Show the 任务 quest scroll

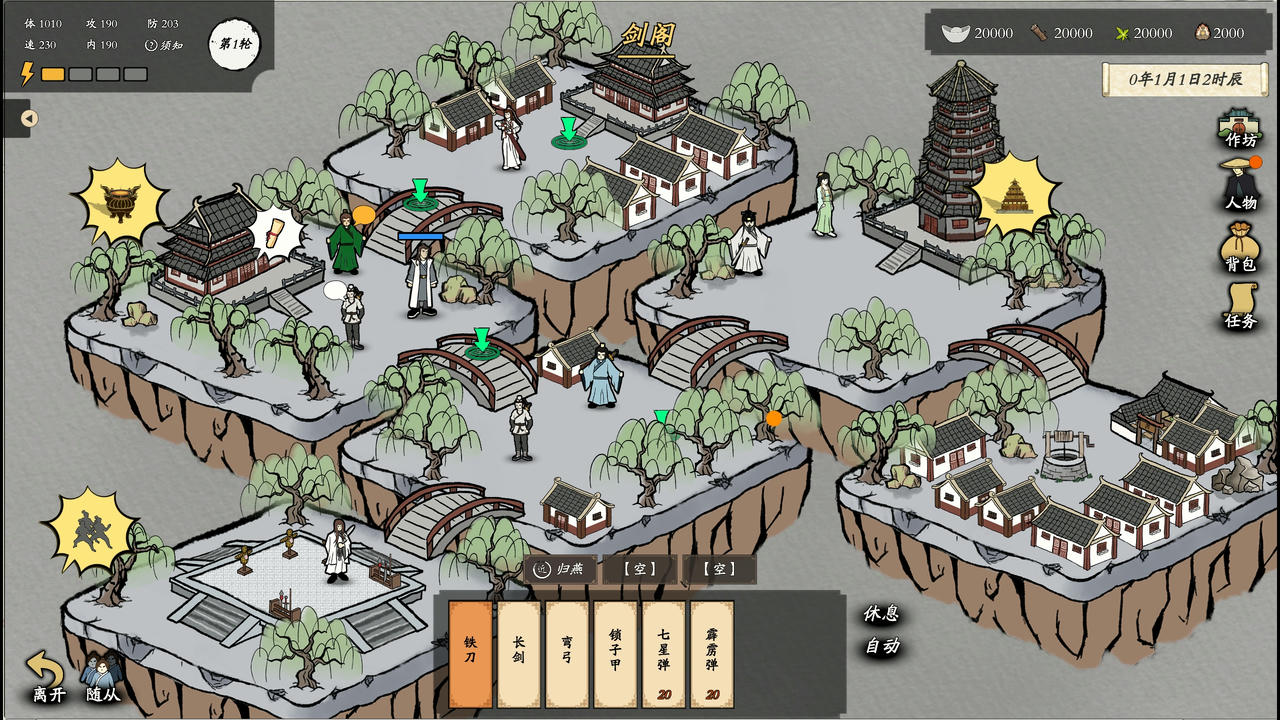point(1240,305)
